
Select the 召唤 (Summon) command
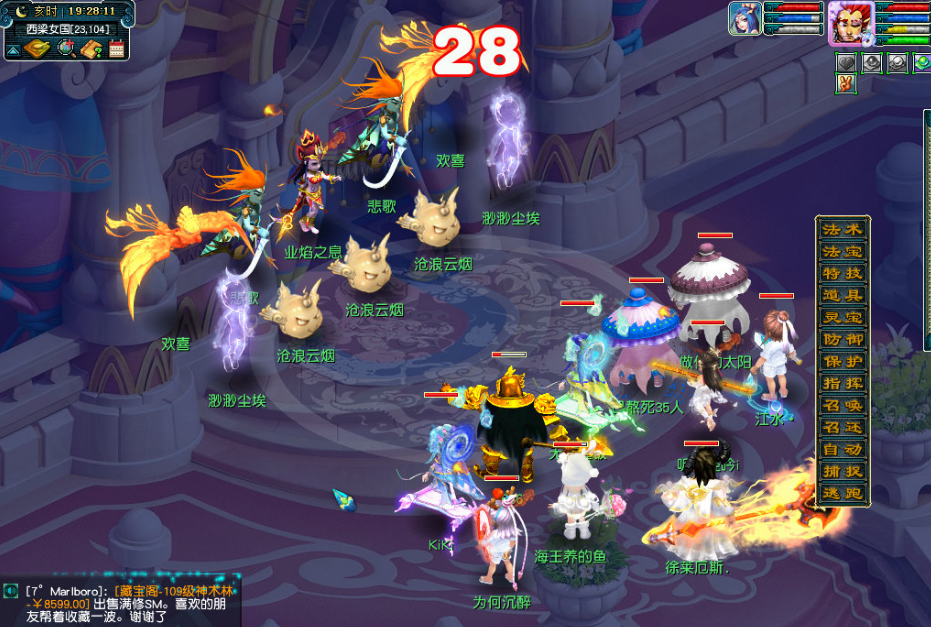point(842,405)
